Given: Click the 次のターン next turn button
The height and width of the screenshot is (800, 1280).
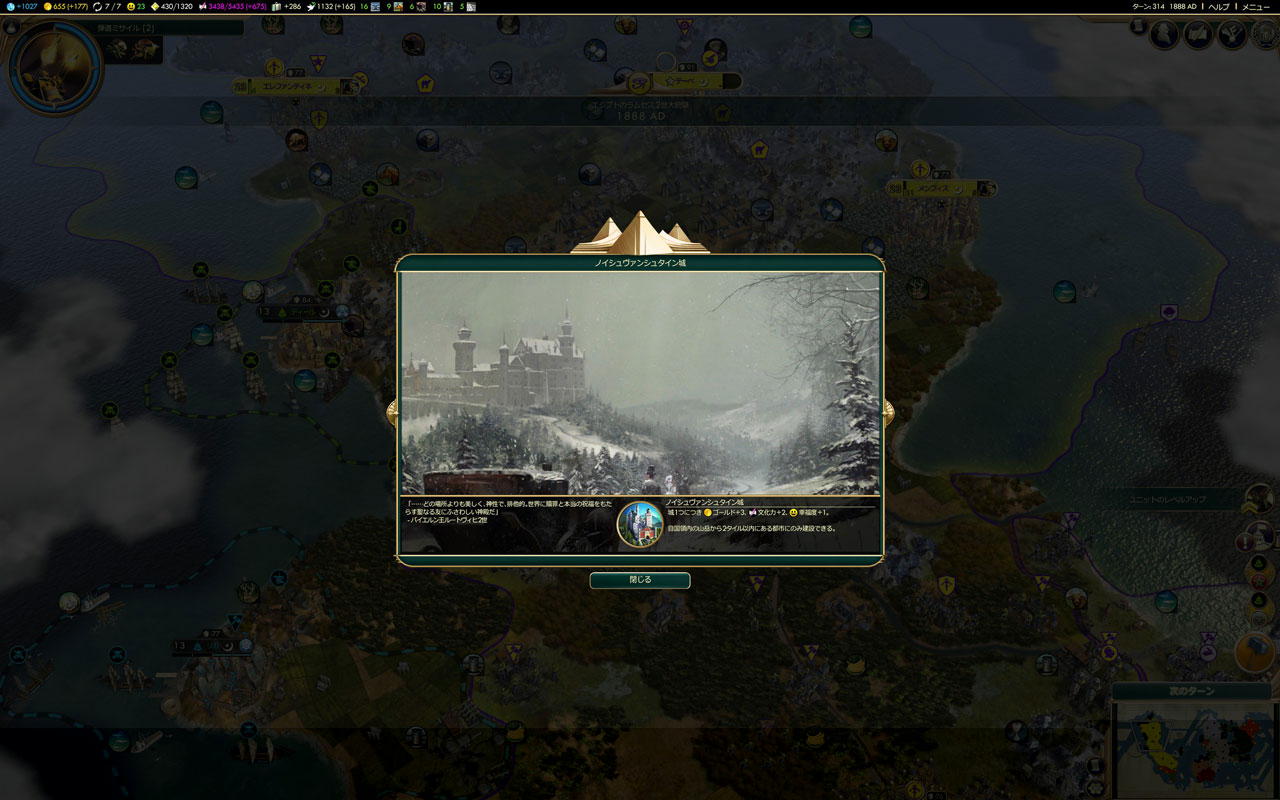Looking at the screenshot, I should point(1191,691).
